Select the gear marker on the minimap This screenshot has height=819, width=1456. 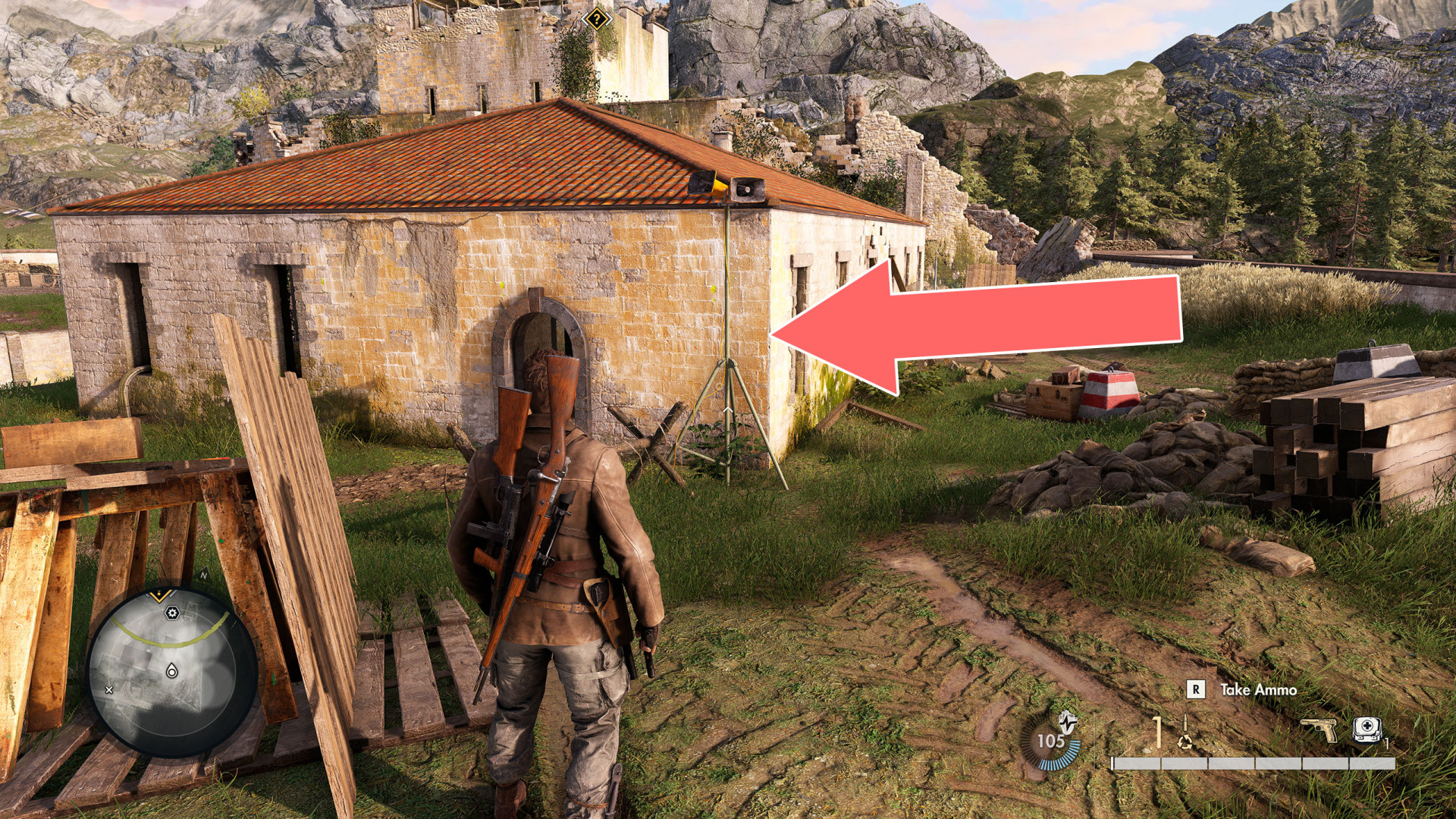point(172,613)
